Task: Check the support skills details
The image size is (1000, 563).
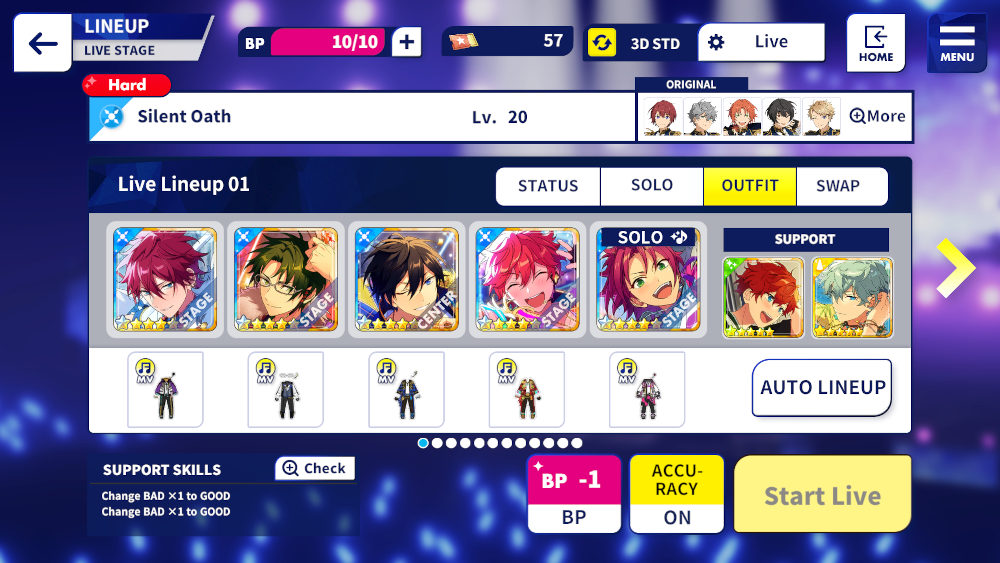Action: 314,468
